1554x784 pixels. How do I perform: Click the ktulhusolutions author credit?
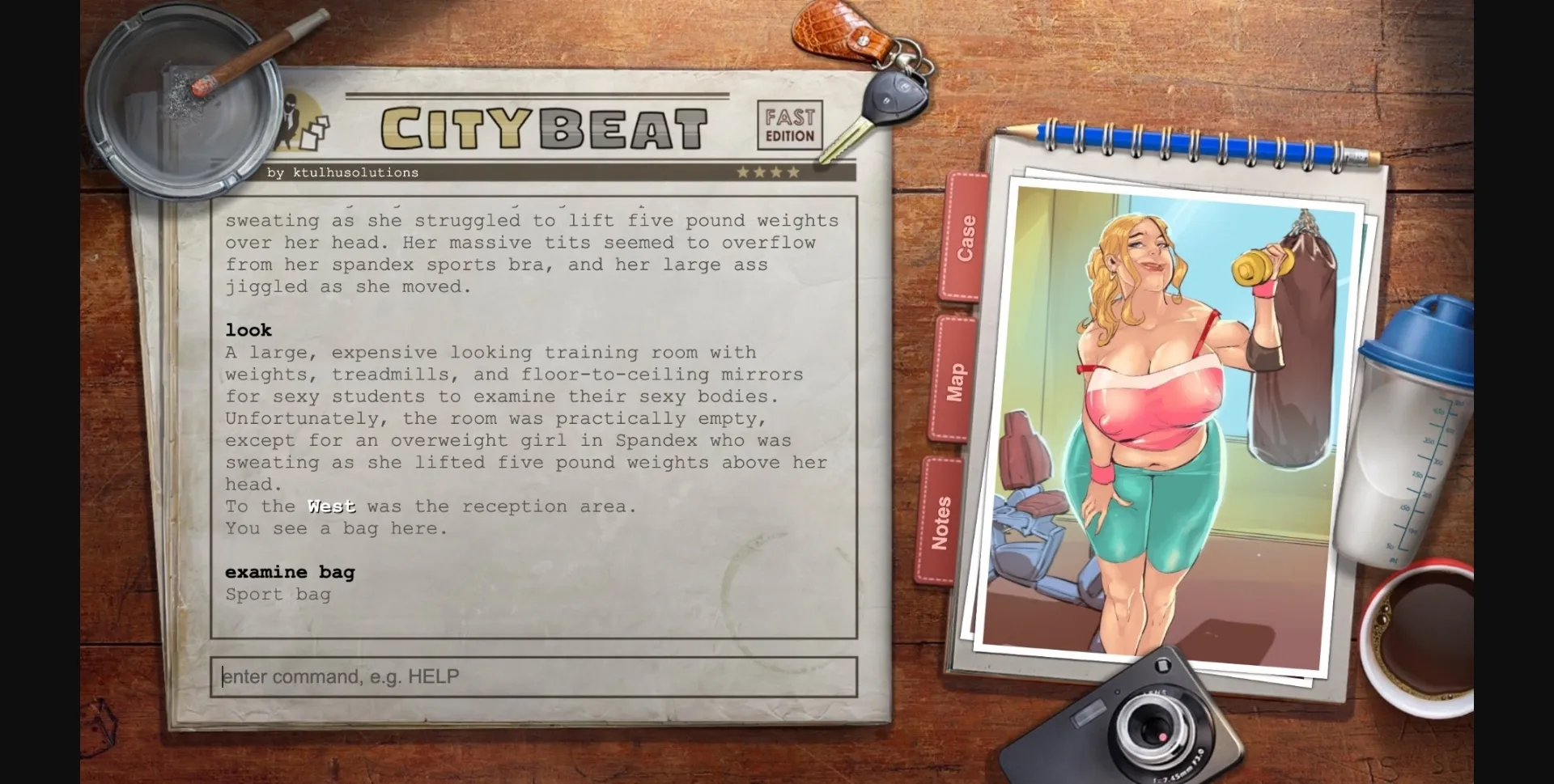(343, 172)
